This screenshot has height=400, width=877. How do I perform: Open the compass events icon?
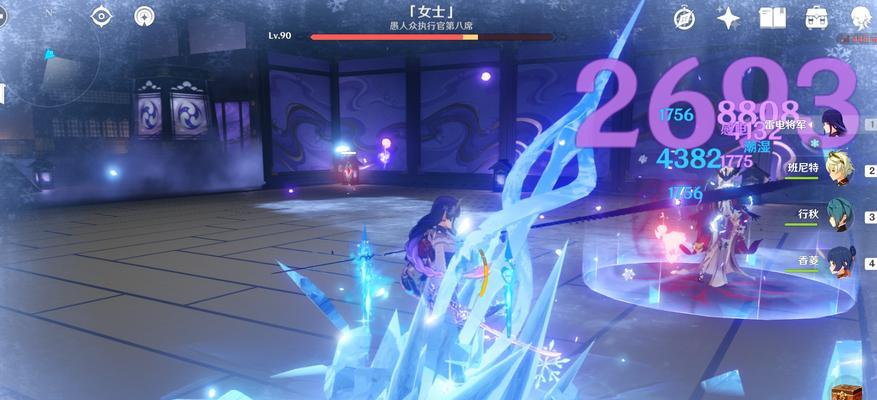pyautogui.click(x=685, y=17)
